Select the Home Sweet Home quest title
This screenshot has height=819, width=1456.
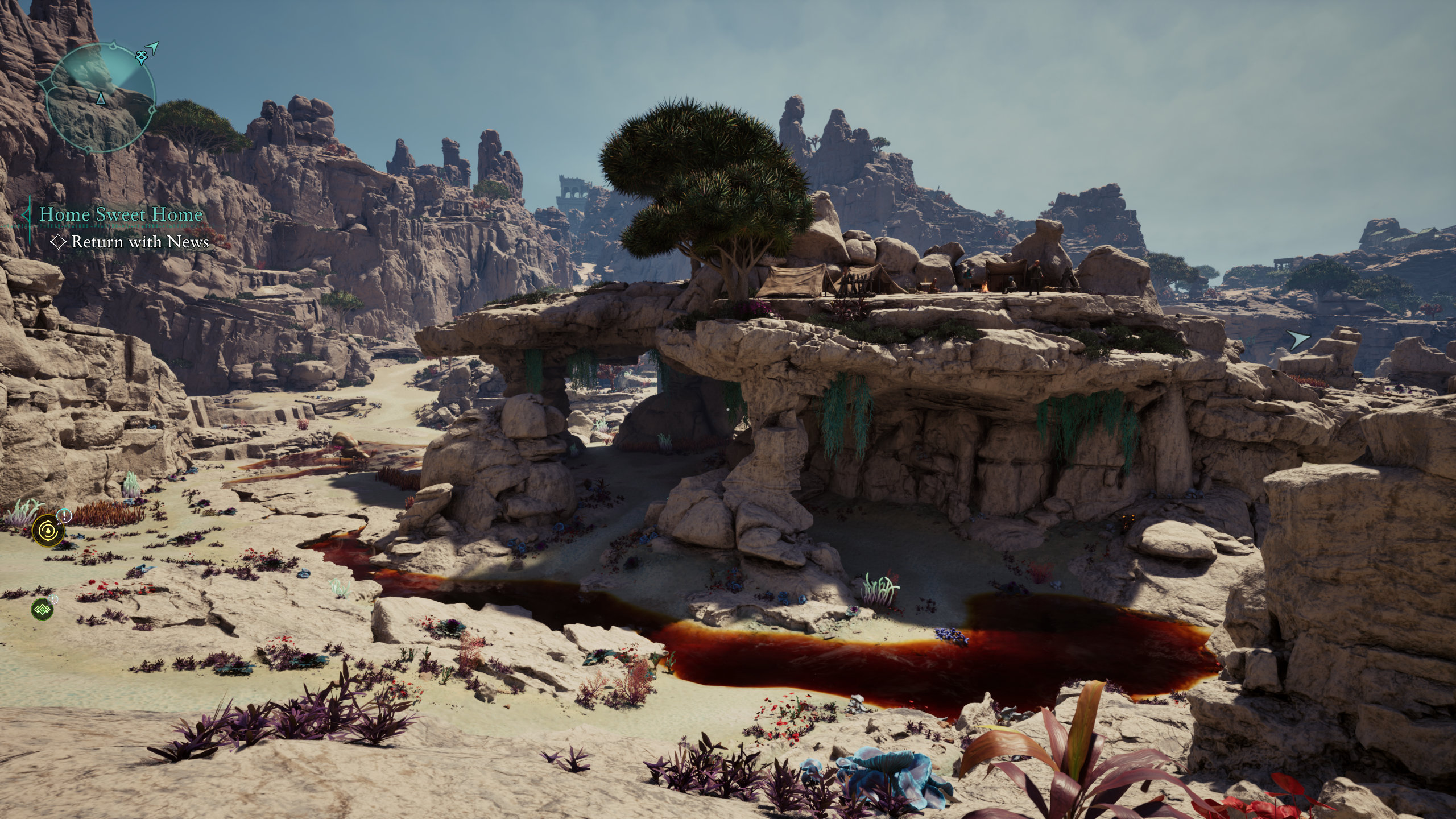tap(121, 215)
